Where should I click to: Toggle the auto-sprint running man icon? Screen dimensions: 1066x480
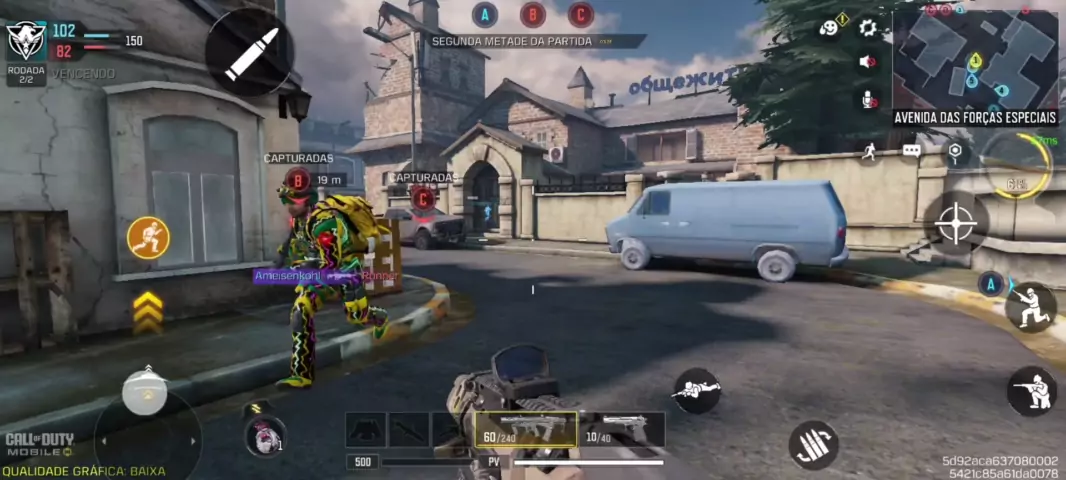click(869, 151)
